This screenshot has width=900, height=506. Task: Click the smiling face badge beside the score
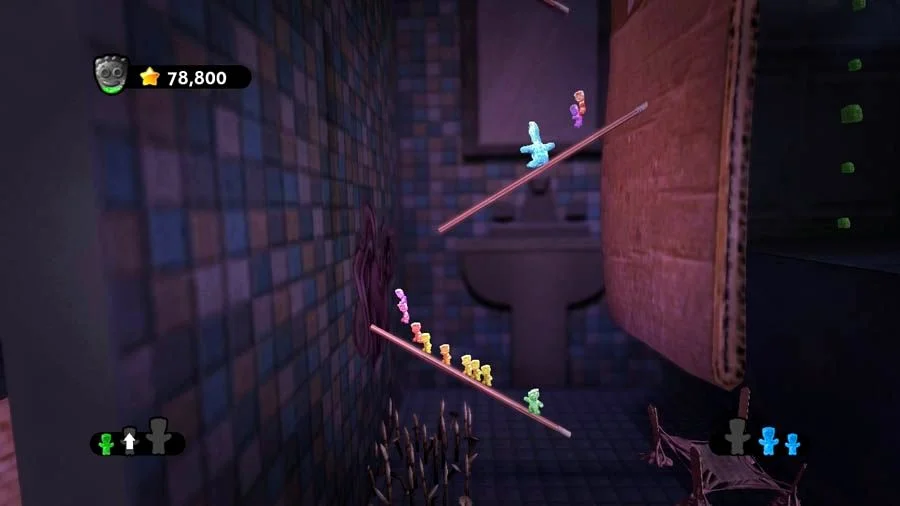coord(110,75)
